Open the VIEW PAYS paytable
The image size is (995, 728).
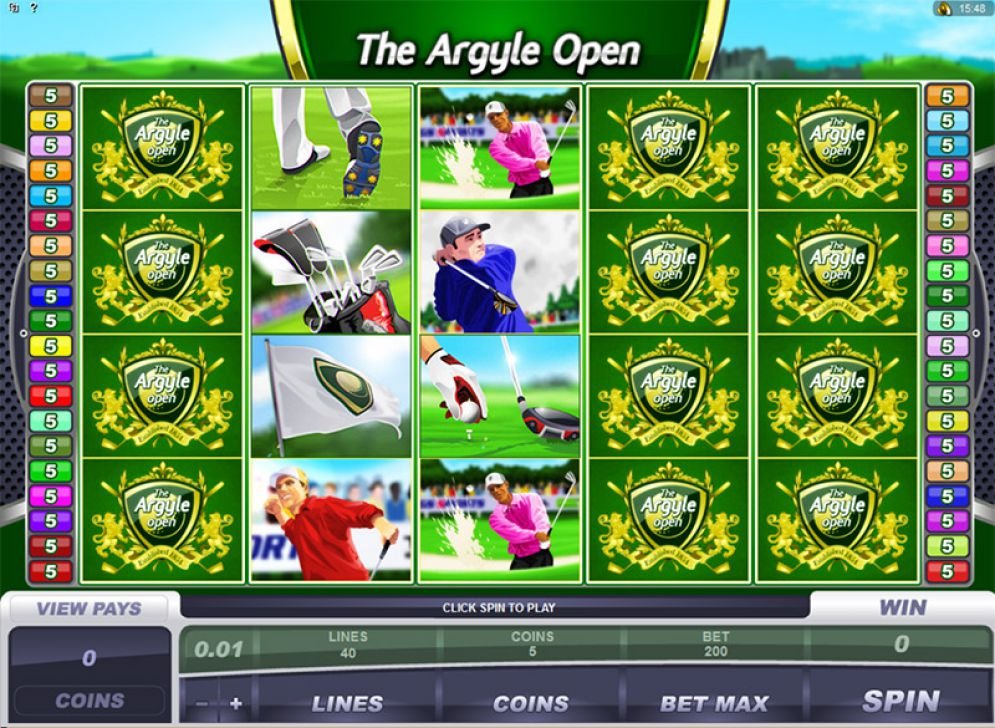tap(89, 608)
